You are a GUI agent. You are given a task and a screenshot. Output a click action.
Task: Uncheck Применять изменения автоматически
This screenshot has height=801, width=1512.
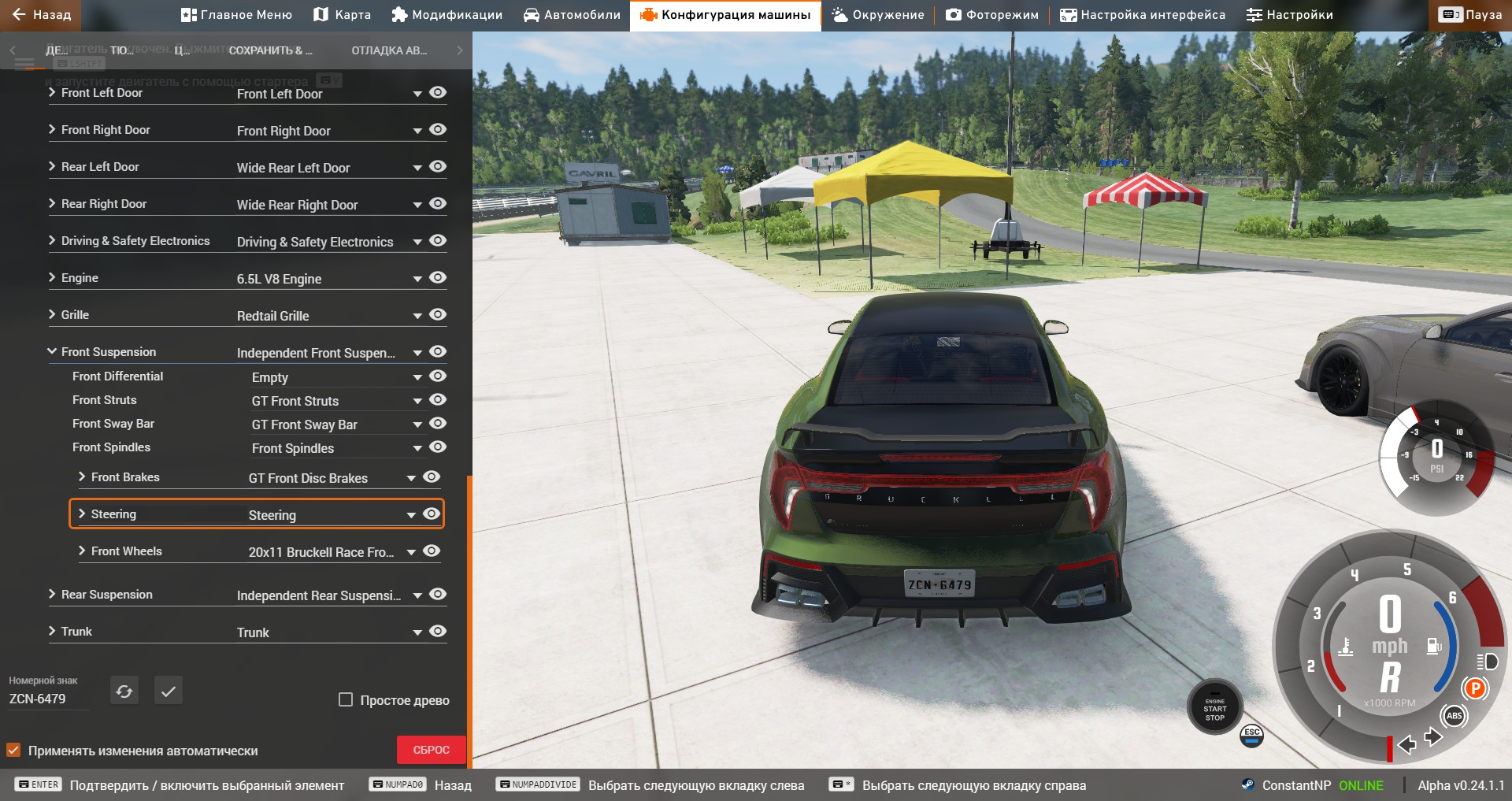click(13, 750)
